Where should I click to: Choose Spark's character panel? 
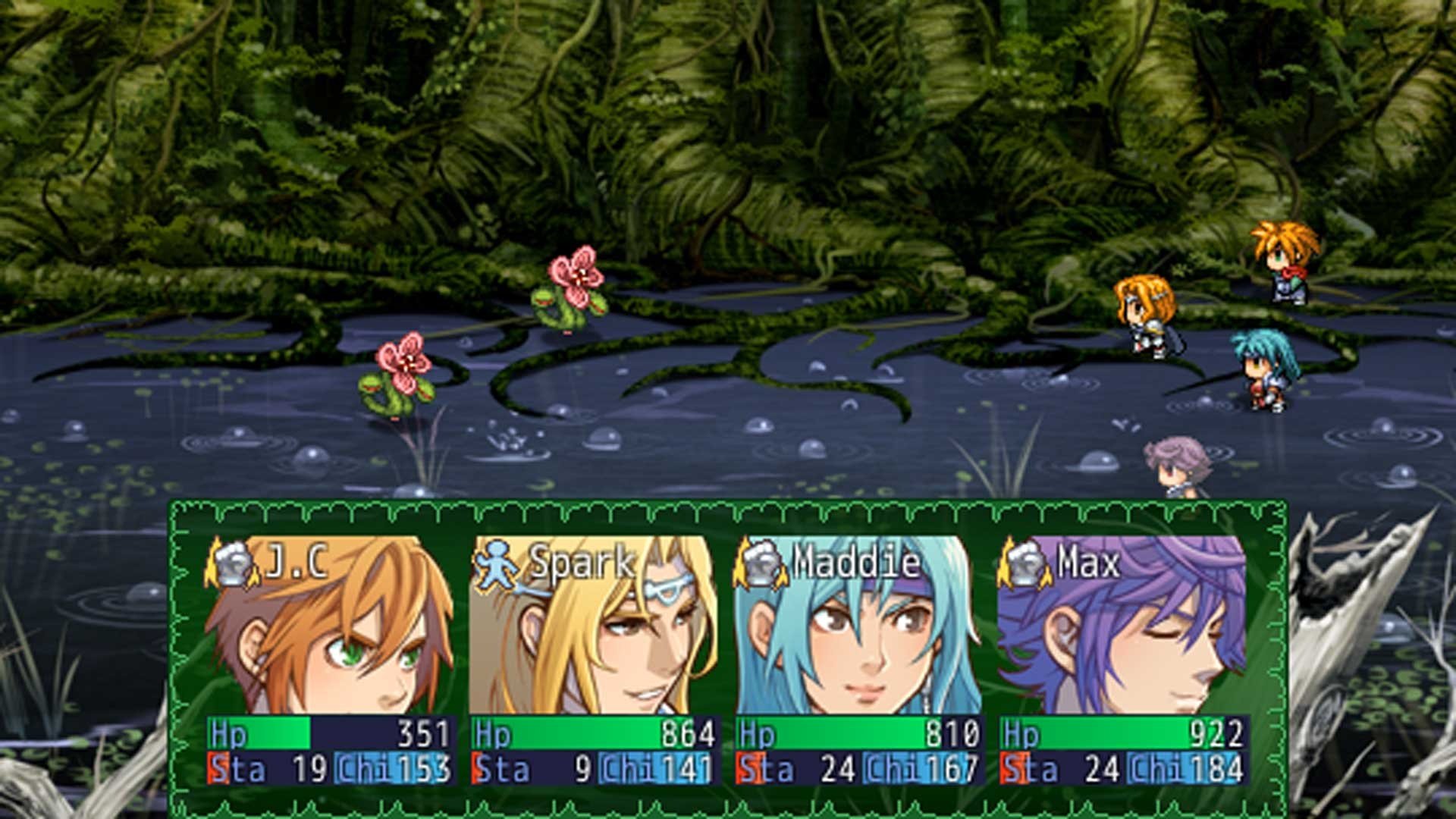point(593,626)
